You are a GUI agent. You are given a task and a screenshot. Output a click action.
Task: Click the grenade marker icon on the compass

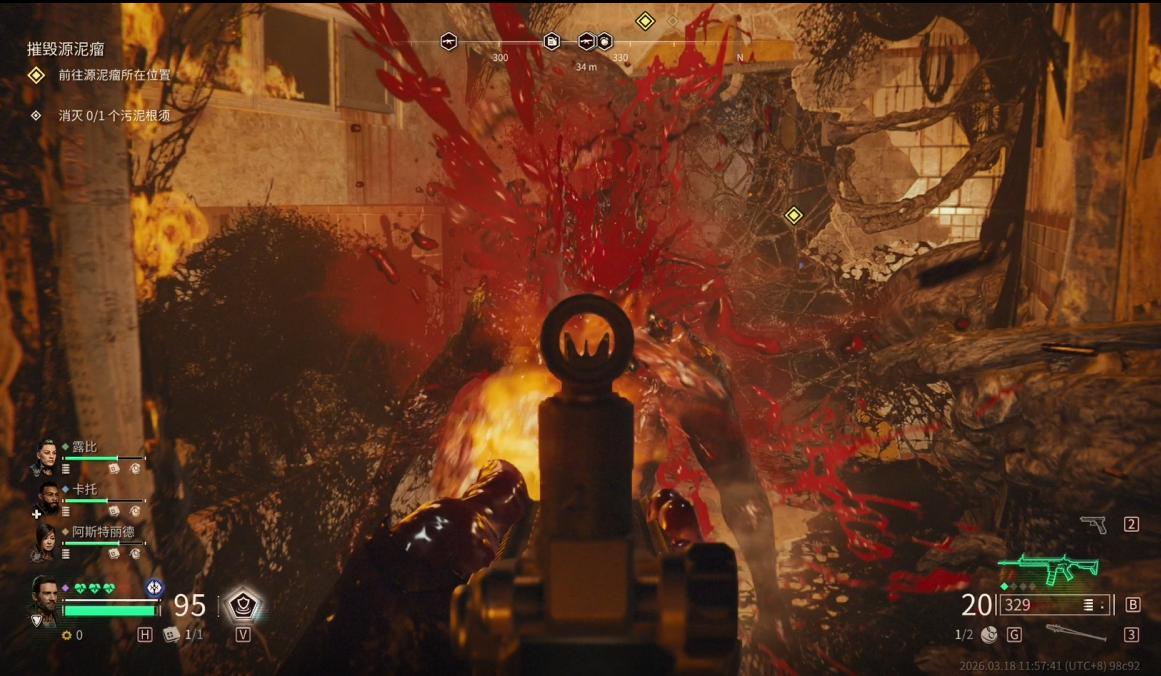604,41
